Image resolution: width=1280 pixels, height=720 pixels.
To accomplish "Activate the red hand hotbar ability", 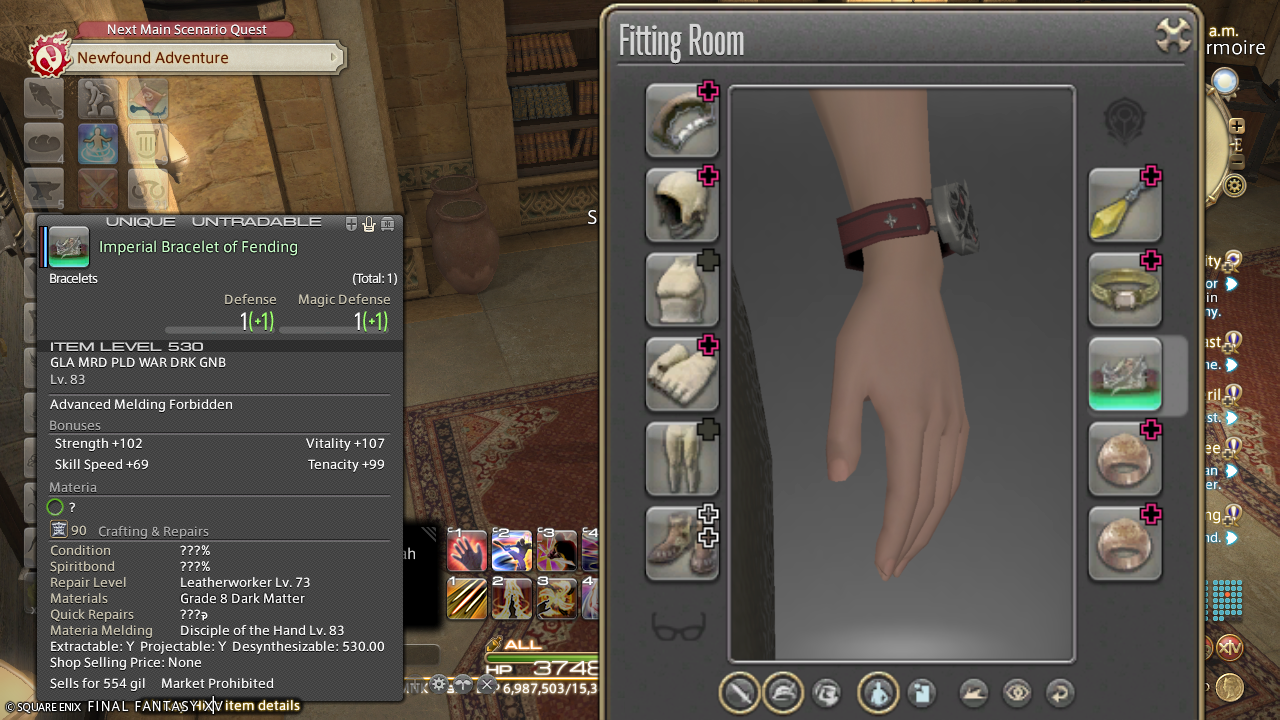I will pos(467,551).
